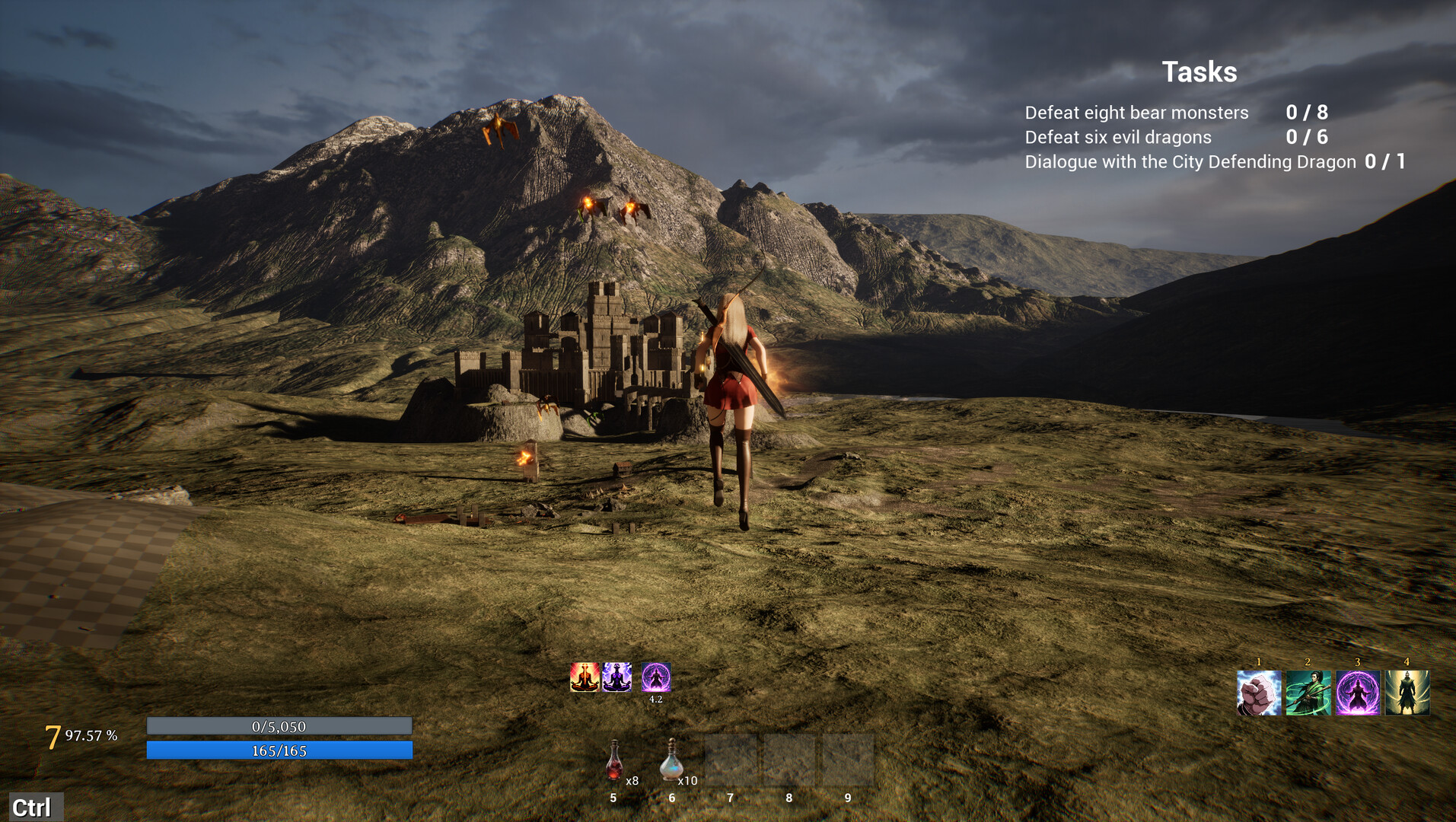Cast the purple sphere skill numbered 3

pos(1358,693)
